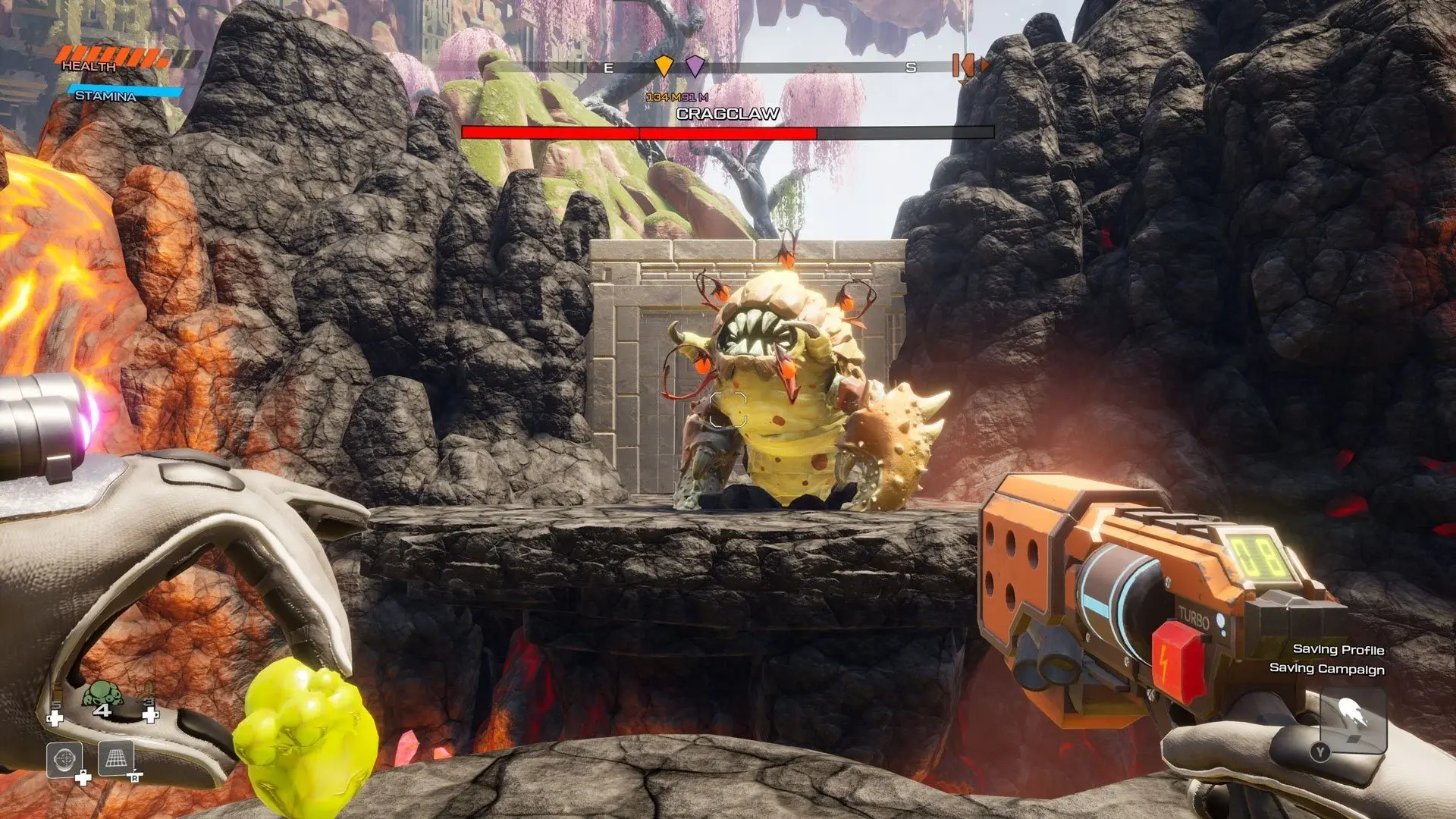Activate the helmet scanner icon
This screenshot has width=1456, height=819.
pyautogui.click(x=64, y=759)
